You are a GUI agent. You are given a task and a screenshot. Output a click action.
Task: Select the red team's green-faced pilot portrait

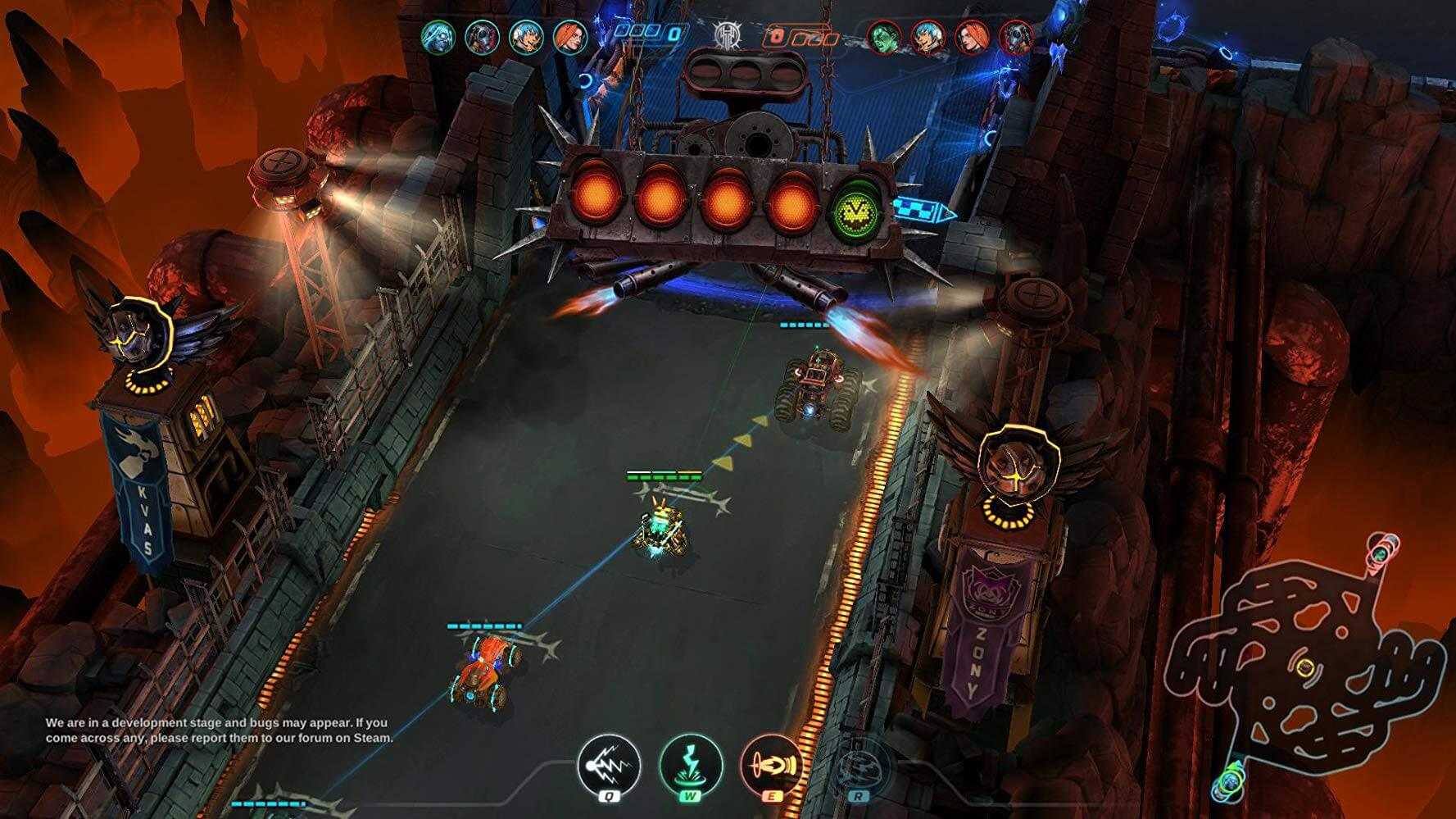[x=885, y=37]
